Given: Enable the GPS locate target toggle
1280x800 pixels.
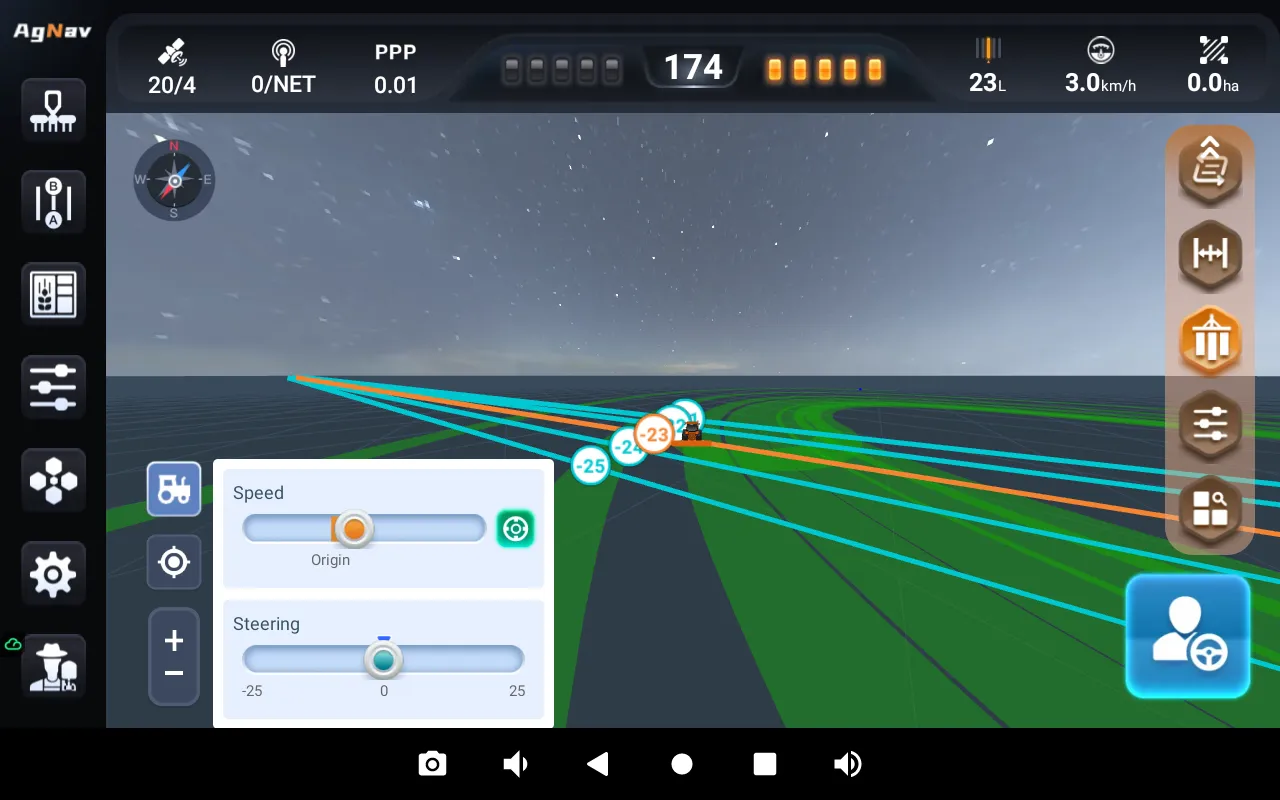Looking at the screenshot, I should [x=174, y=562].
